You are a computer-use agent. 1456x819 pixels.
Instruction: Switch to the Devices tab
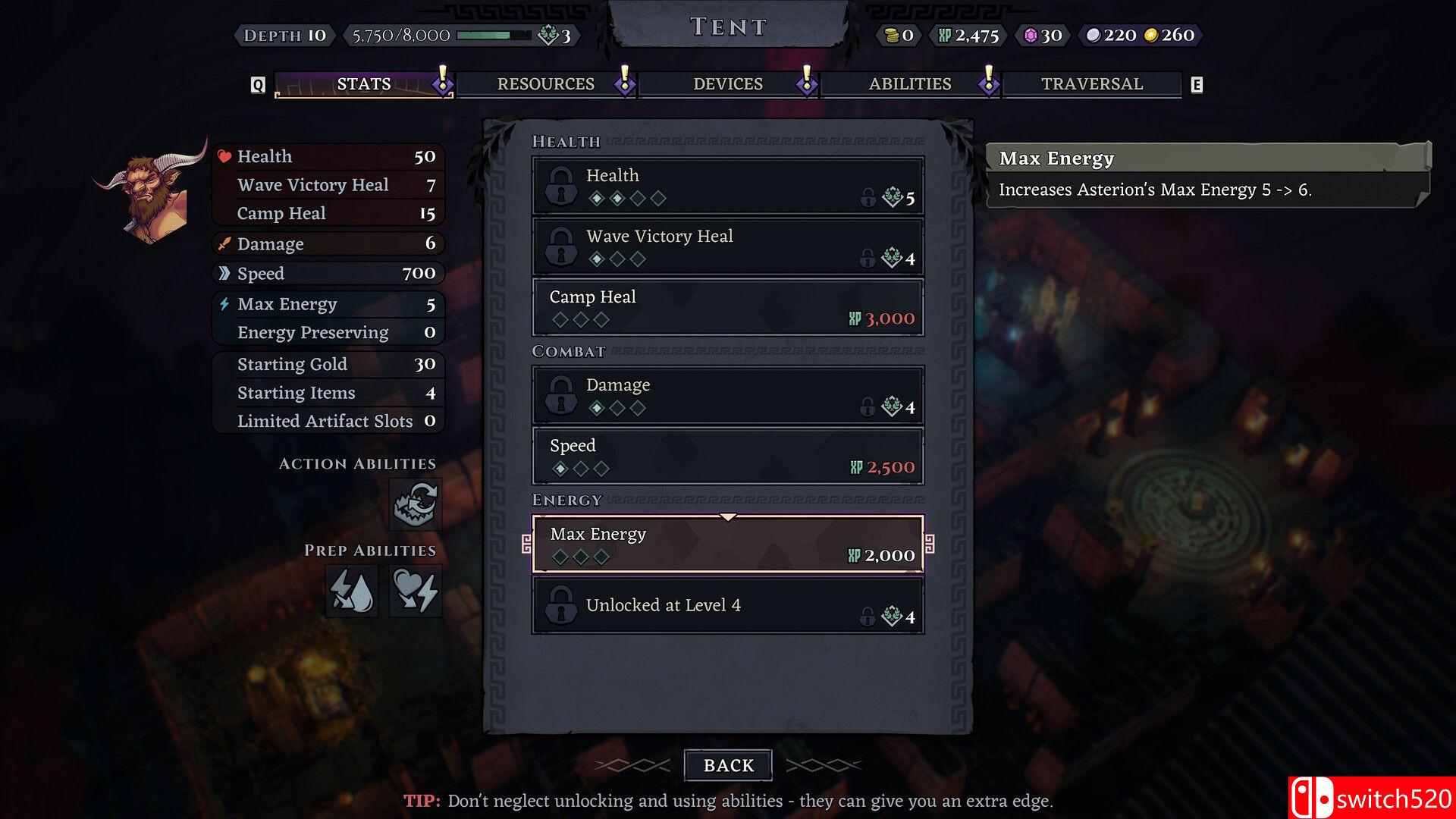[x=727, y=84]
